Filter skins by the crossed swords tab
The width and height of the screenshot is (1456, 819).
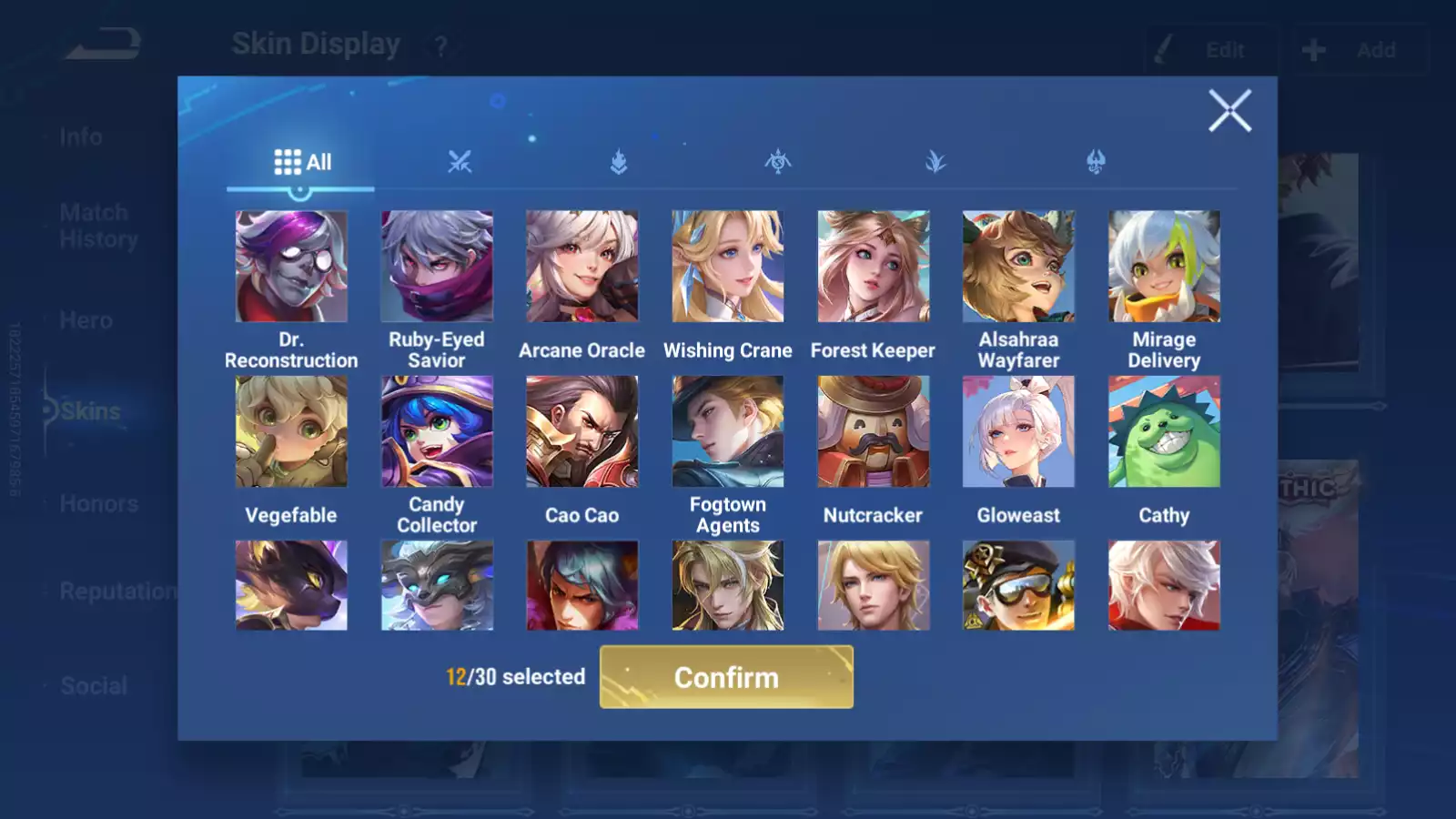(460, 162)
